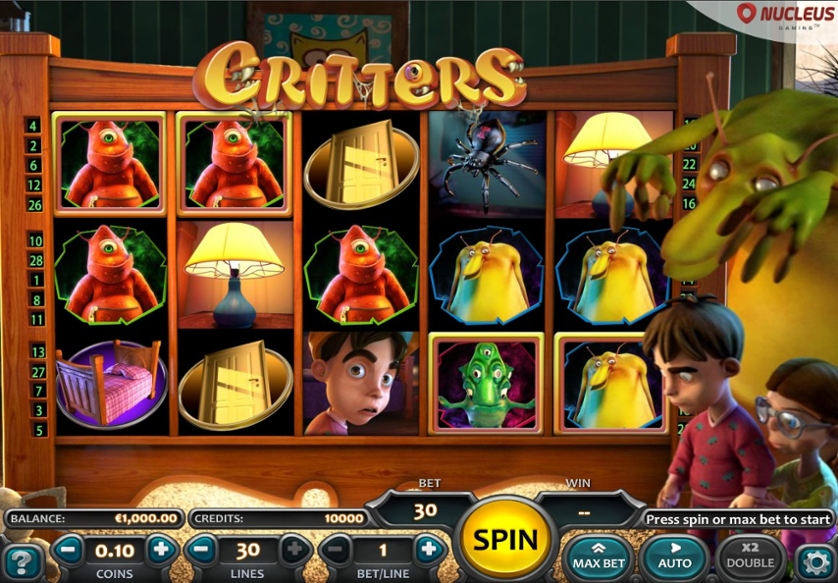This screenshot has width=838, height=583.
Task: Increase the number of lines
Action: 295,549
